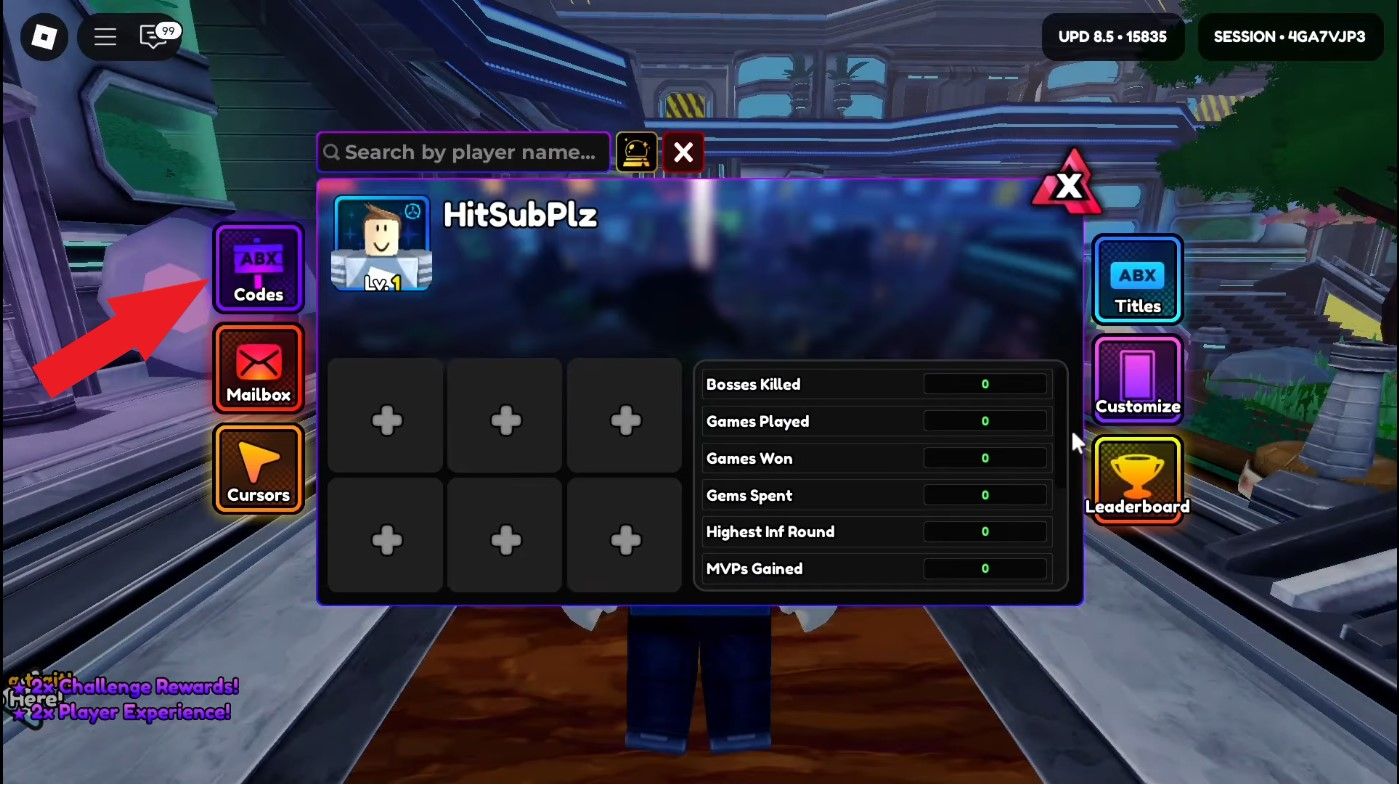Screen dimensions: 1399x785
Task: Click the UPD 8.5 • 15835 button
Action: click(1113, 36)
